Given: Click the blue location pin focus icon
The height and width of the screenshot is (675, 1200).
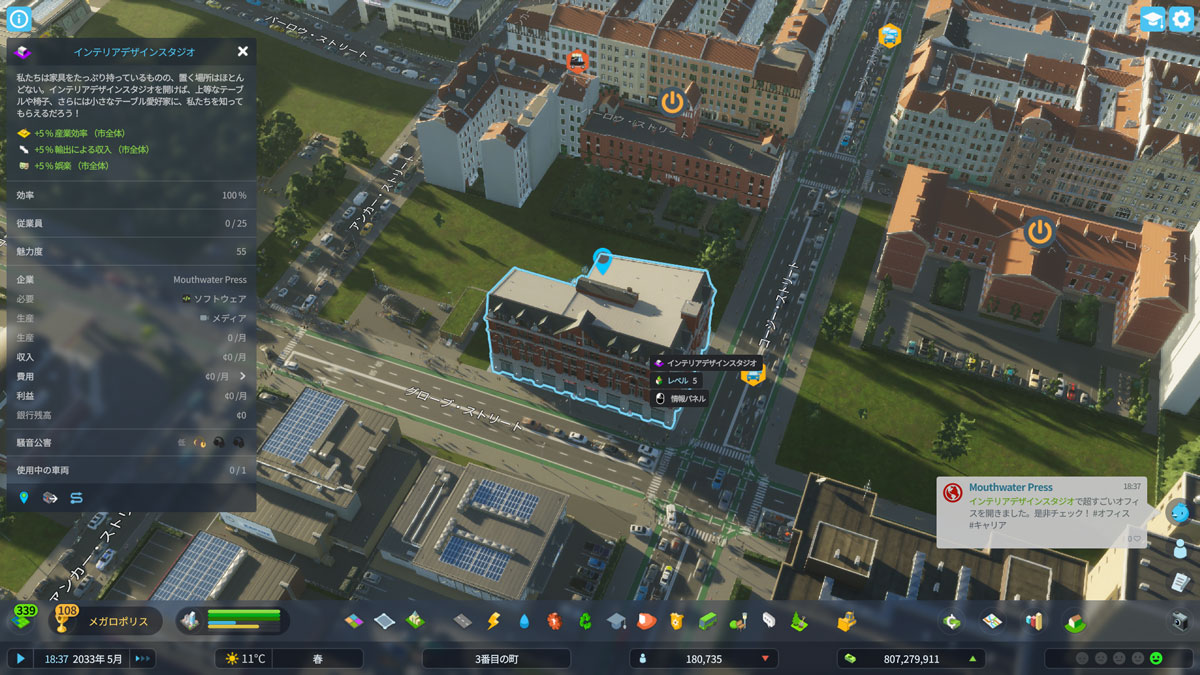Looking at the screenshot, I should pos(24,497).
